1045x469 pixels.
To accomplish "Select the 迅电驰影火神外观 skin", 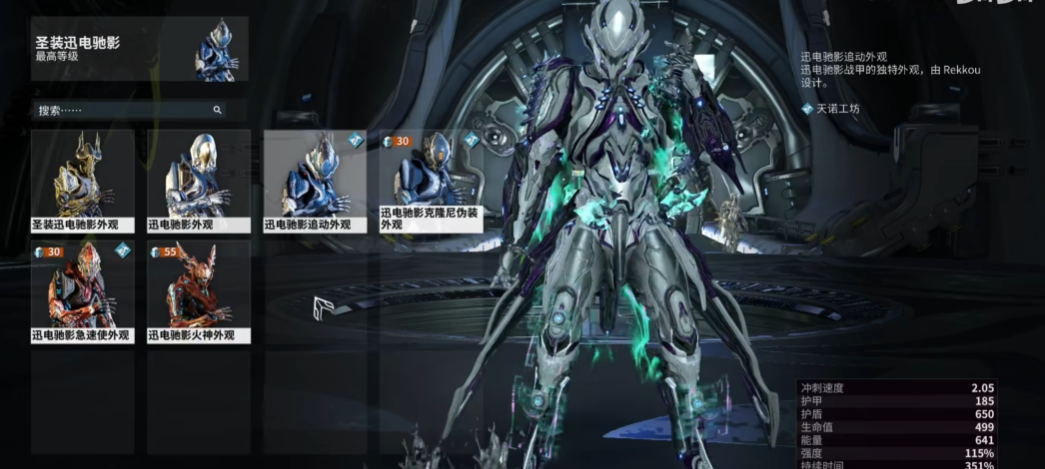I will (198, 292).
